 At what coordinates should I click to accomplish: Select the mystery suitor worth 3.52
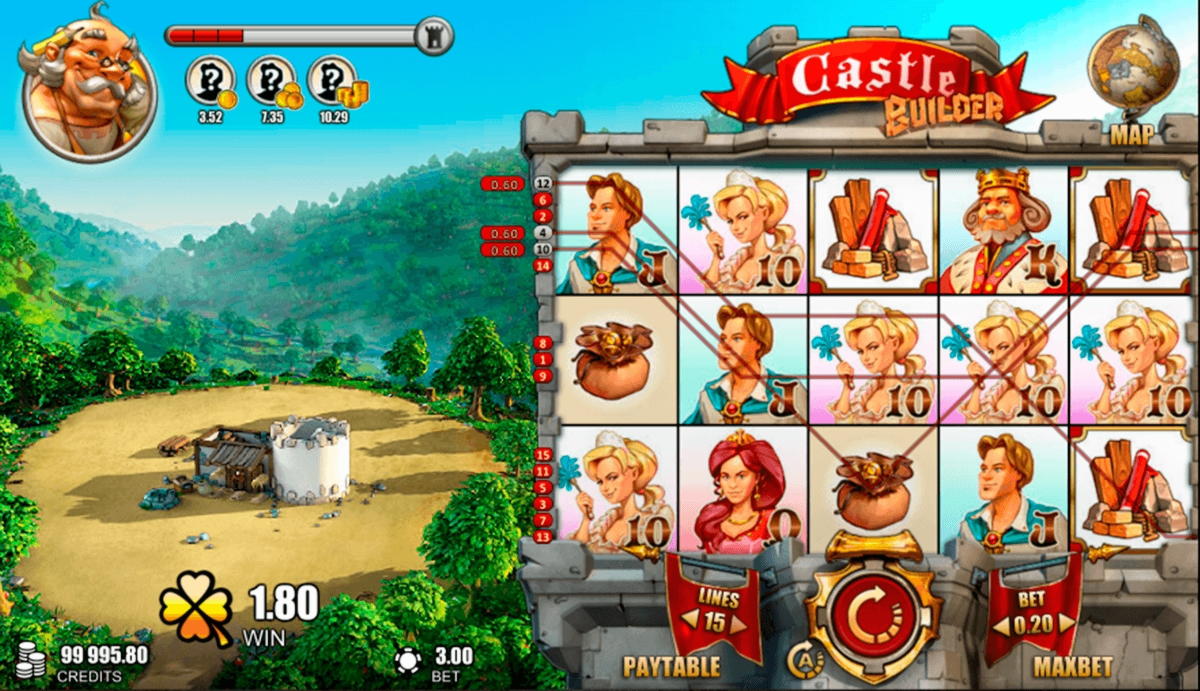click(211, 82)
